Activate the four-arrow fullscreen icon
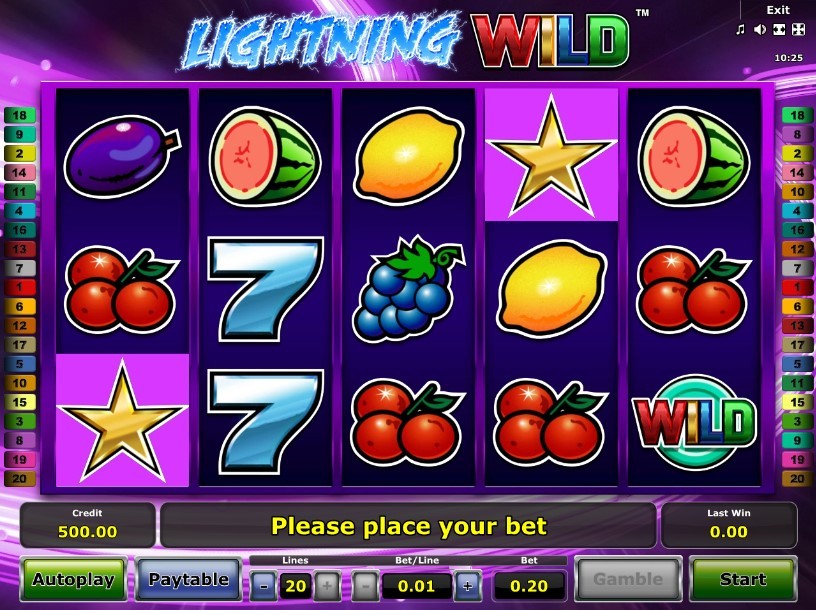Image resolution: width=816 pixels, height=610 pixels. [x=796, y=30]
